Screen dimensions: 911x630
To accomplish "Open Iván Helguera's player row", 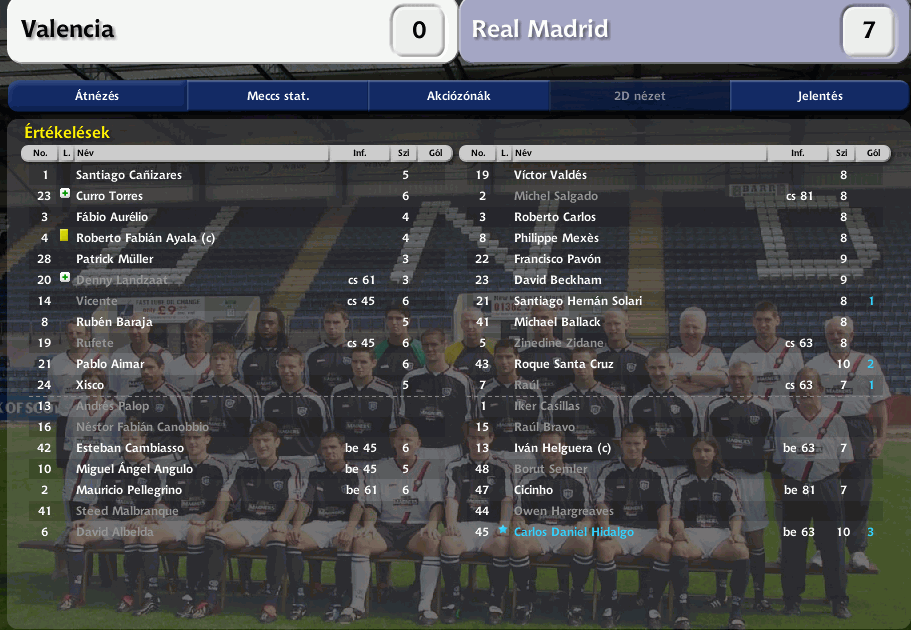I will pyautogui.click(x=562, y=448).
